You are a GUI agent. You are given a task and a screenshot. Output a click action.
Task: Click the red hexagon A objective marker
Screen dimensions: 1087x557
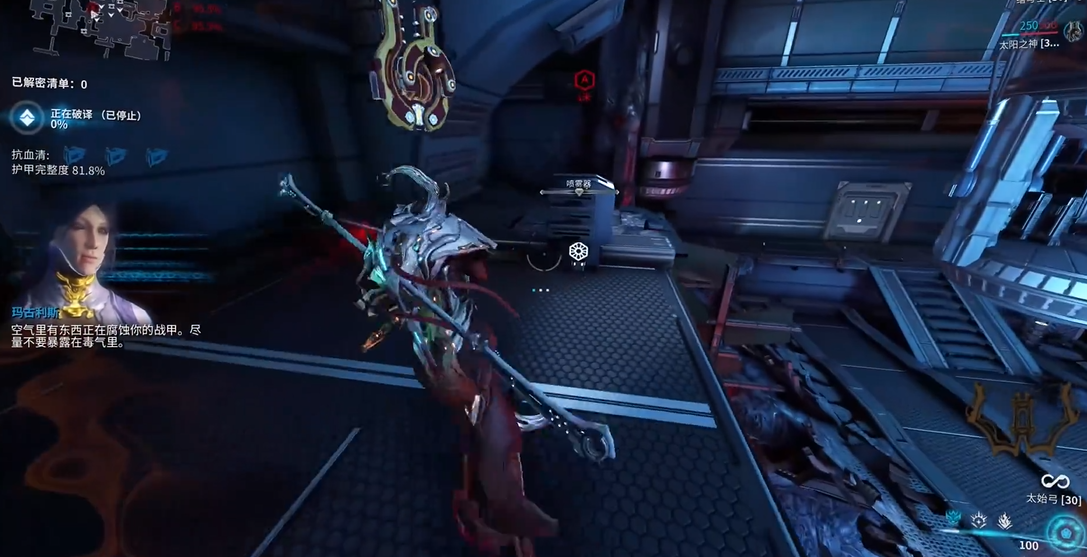tap(584, 80)
